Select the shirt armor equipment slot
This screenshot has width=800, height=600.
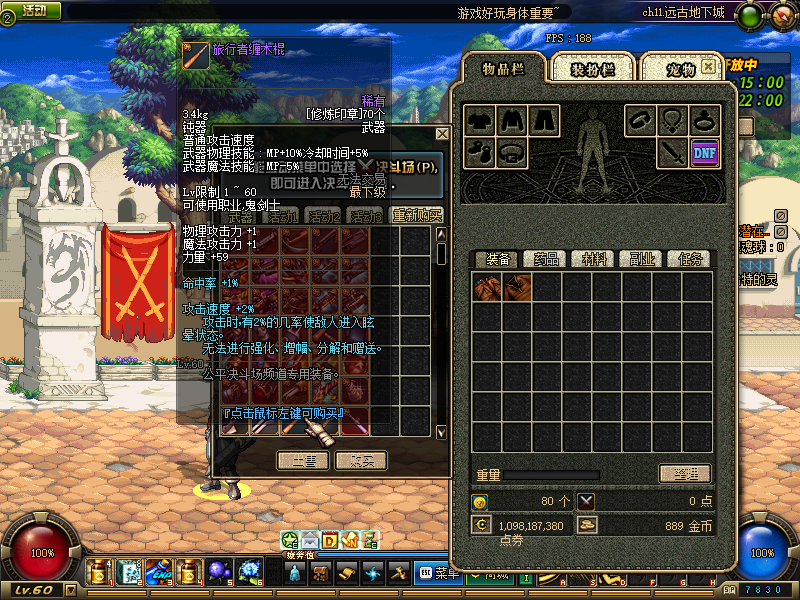coord(480,120)
